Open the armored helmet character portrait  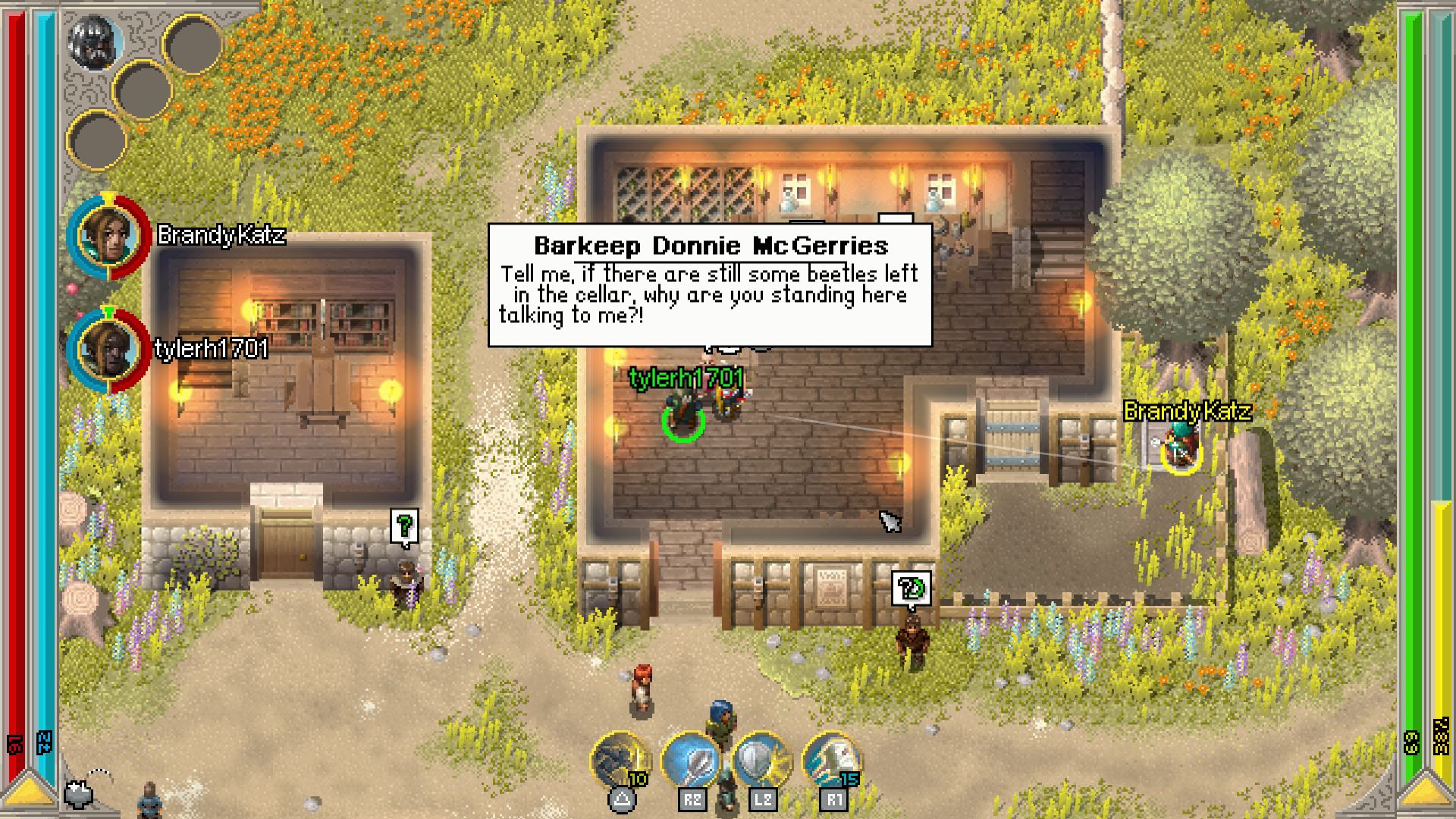95,42
